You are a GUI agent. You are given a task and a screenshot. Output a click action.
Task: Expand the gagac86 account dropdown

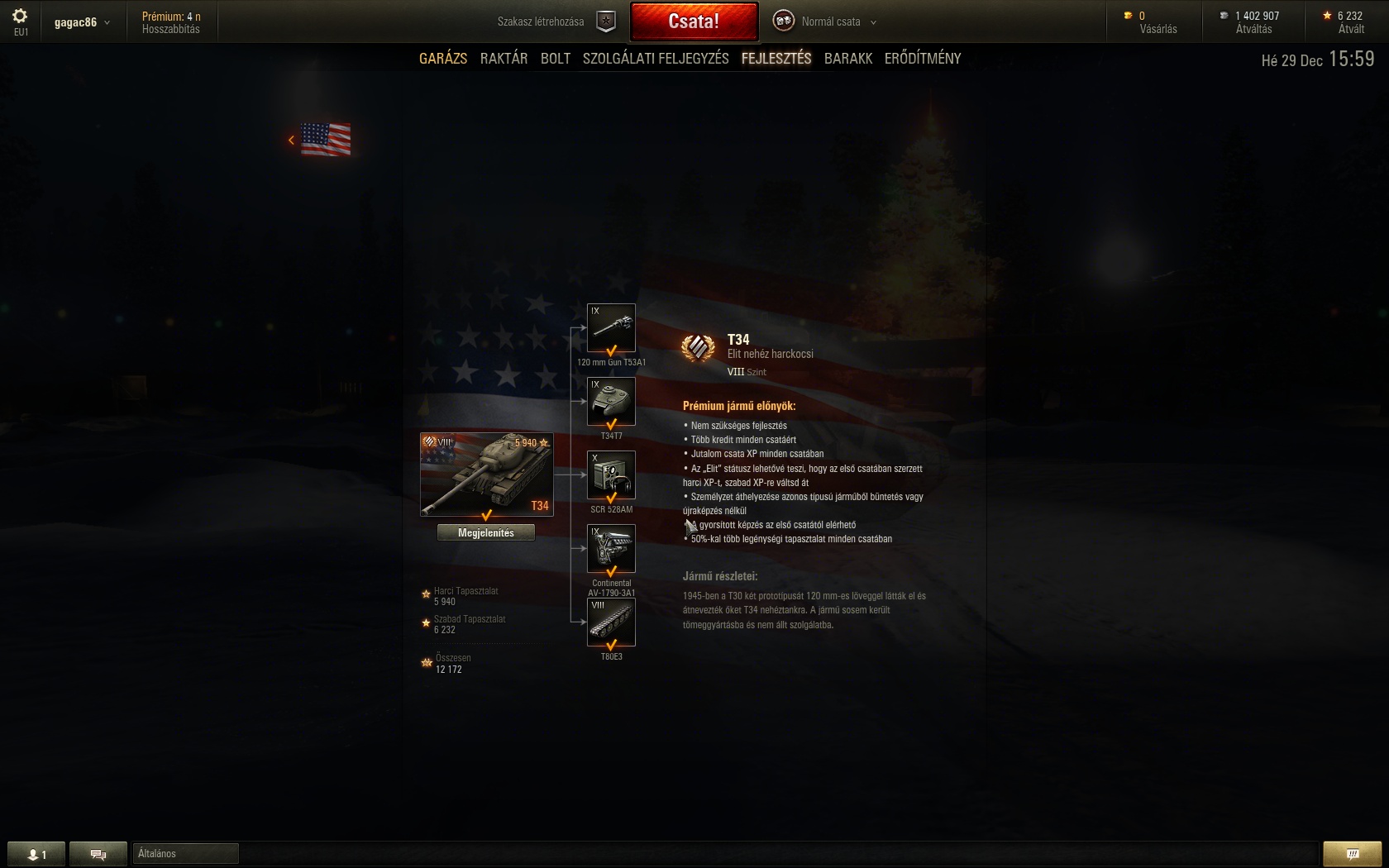coord(82,22)
